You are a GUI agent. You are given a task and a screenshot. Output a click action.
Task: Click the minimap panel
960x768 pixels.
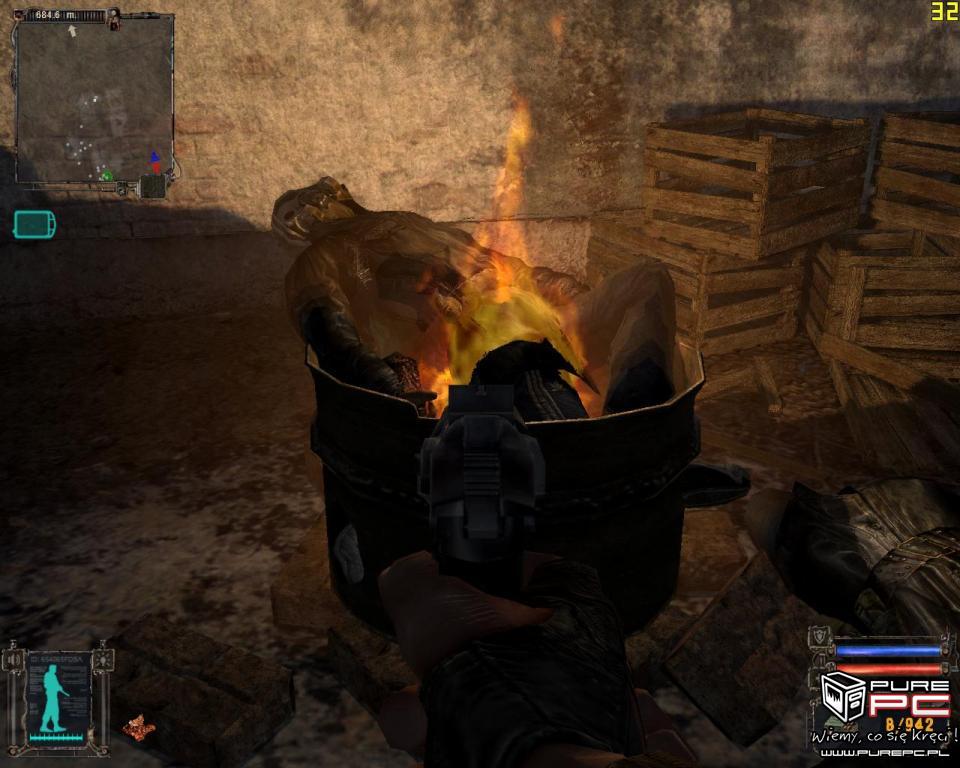[x=93, y=100]
